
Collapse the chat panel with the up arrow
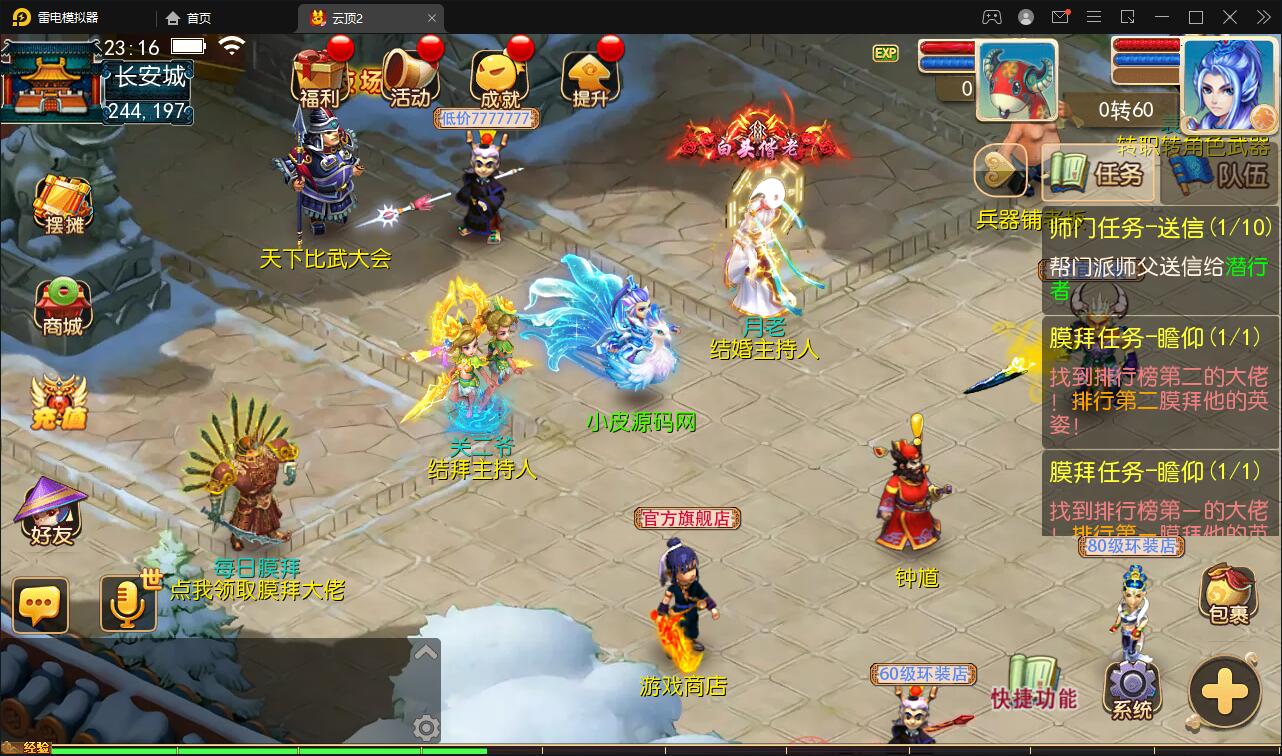coord(428,650)
